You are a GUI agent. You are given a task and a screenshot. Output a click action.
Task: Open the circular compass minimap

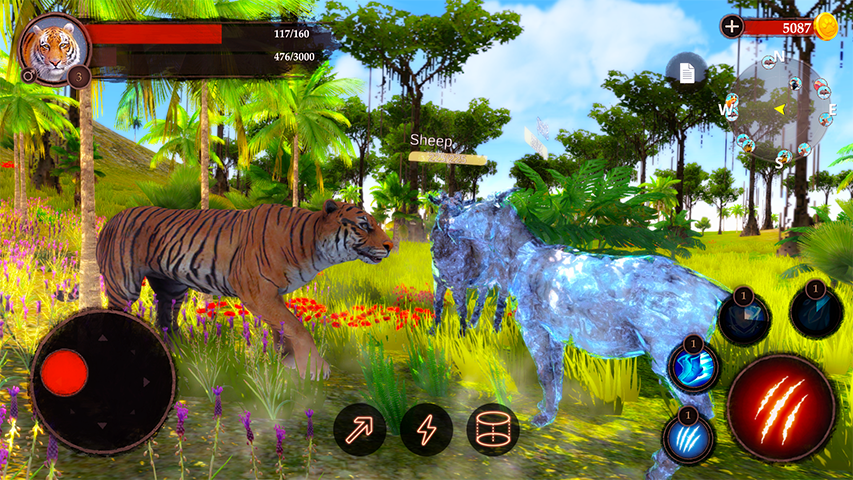pos(780,109)
